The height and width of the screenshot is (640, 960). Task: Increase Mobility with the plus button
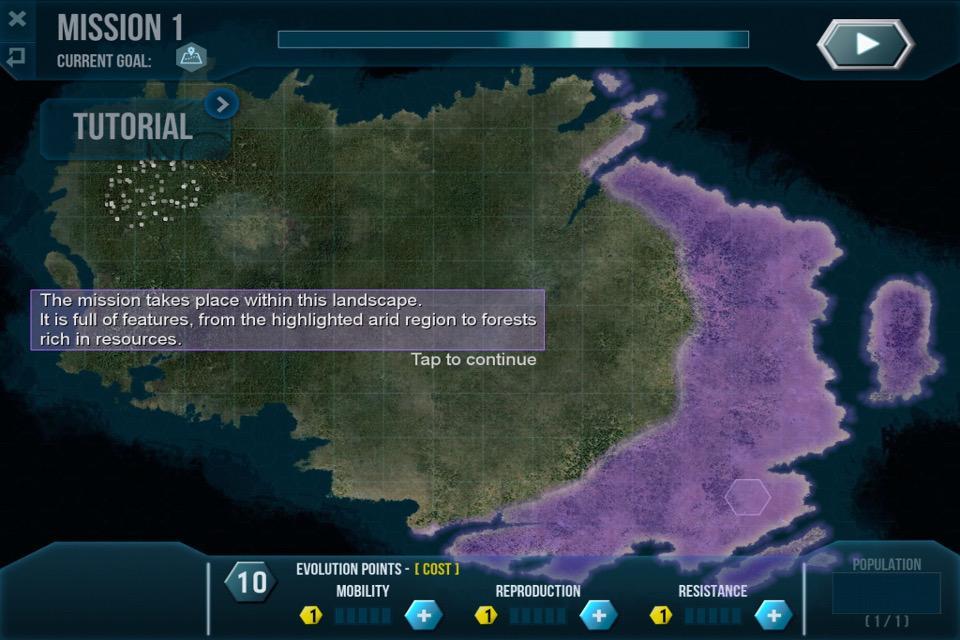[423, 615]
